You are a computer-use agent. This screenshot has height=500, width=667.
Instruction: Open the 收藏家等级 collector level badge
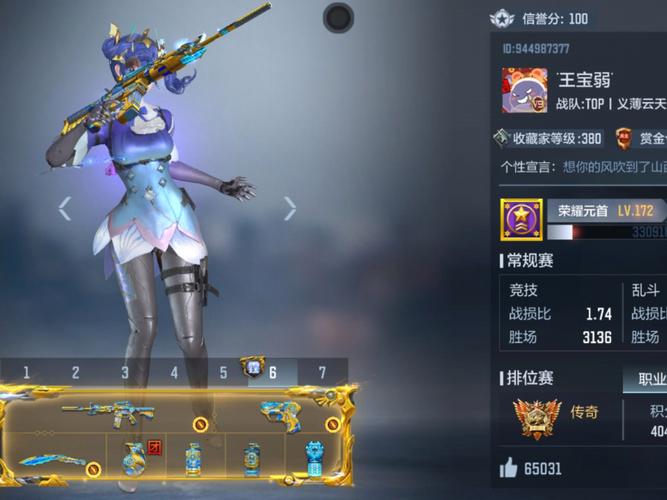pyautogui.click(x=549, y=138)
